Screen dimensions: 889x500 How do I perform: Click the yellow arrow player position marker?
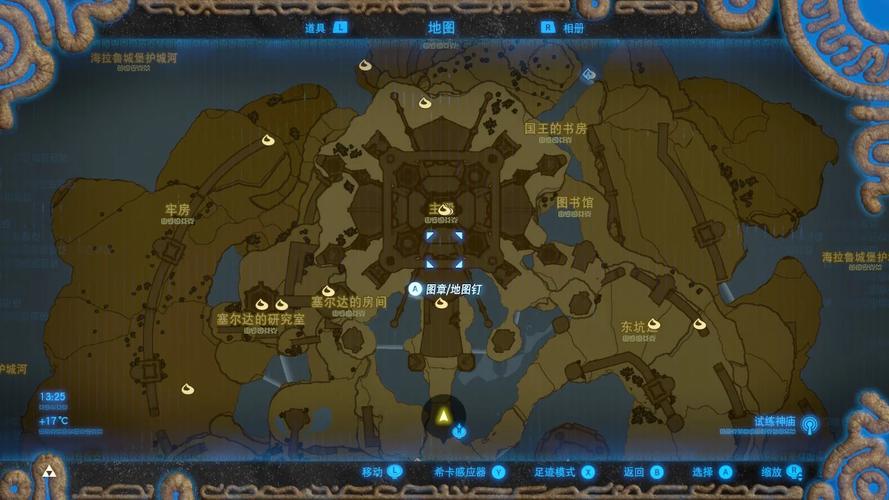(x=443, y=414)
